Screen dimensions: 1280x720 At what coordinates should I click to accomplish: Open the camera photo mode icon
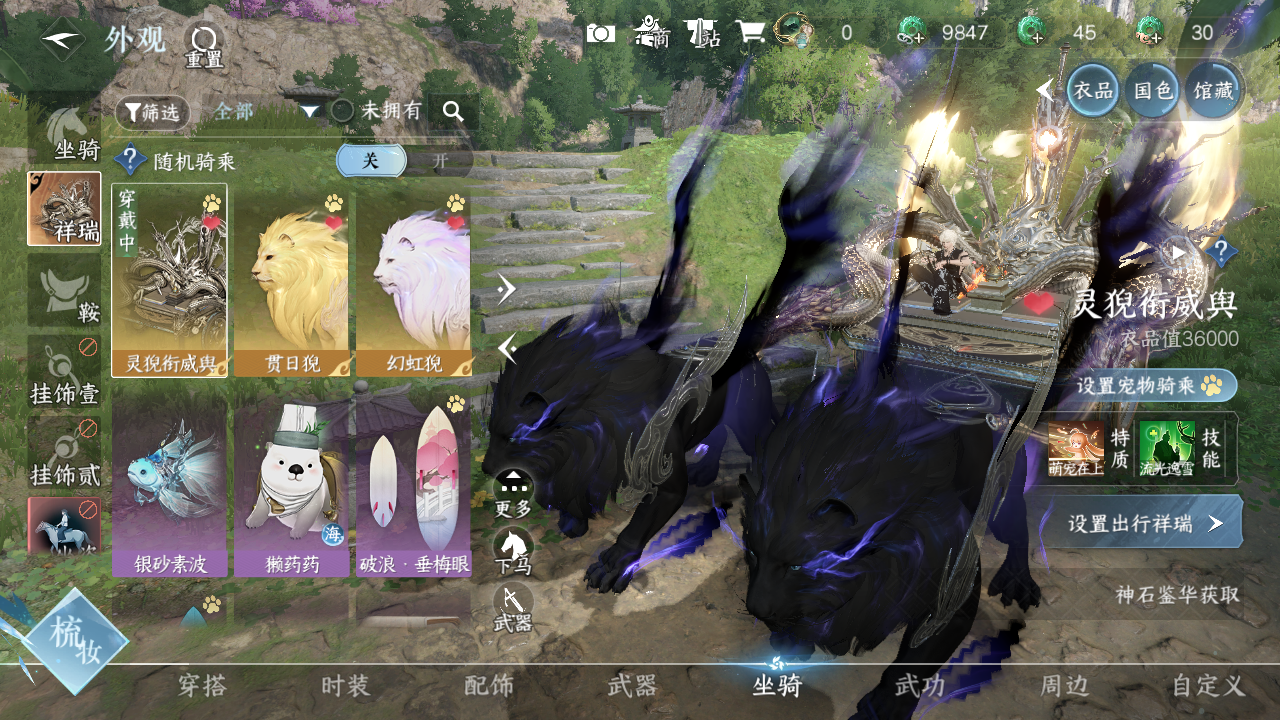(600, 33)
